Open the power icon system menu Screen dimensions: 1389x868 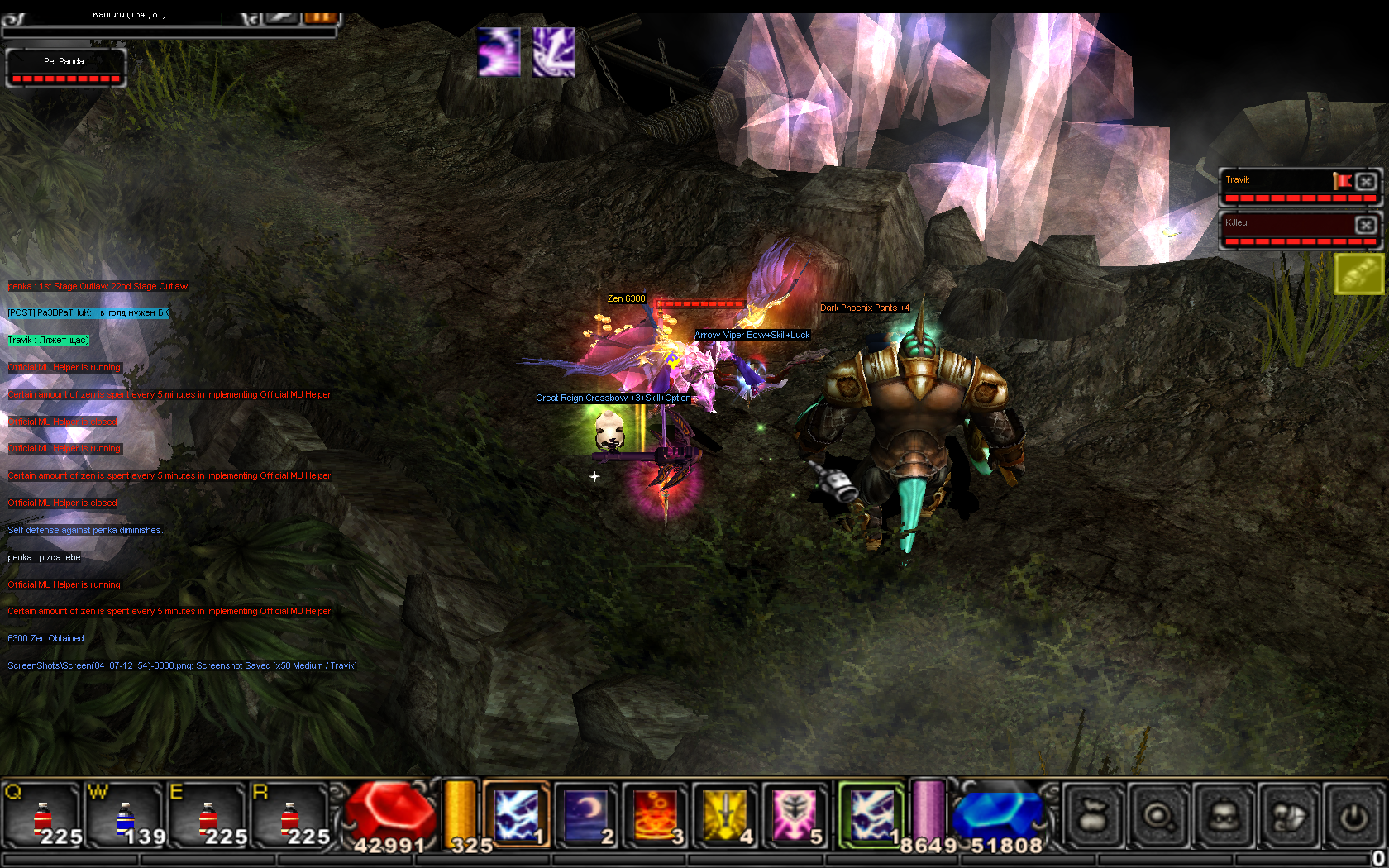point(1354,817)
